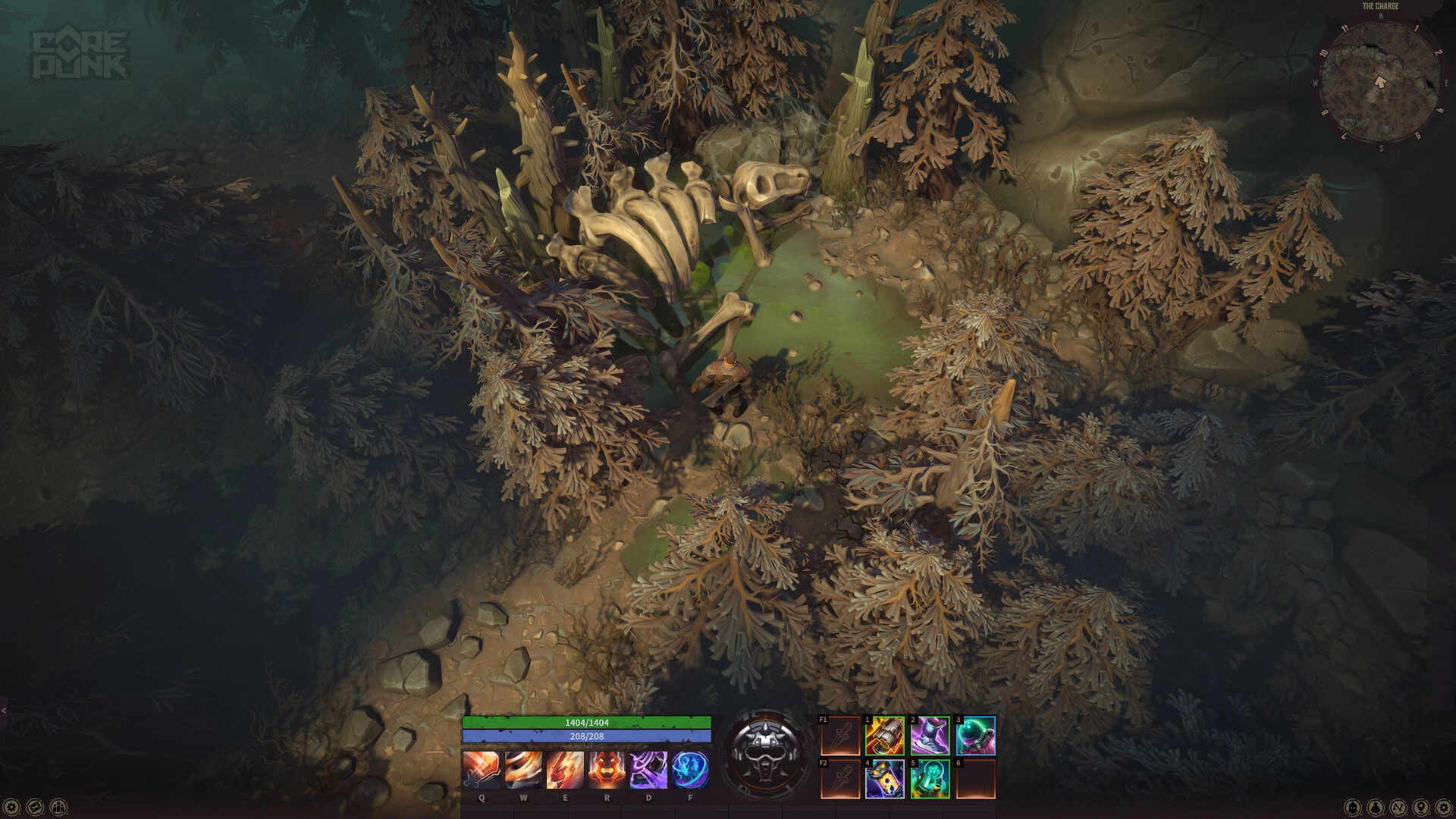The width and height of the screenshot is (1456, 819).
Task: Use the armored gauntlet item
Action: [x=885, y=736]
